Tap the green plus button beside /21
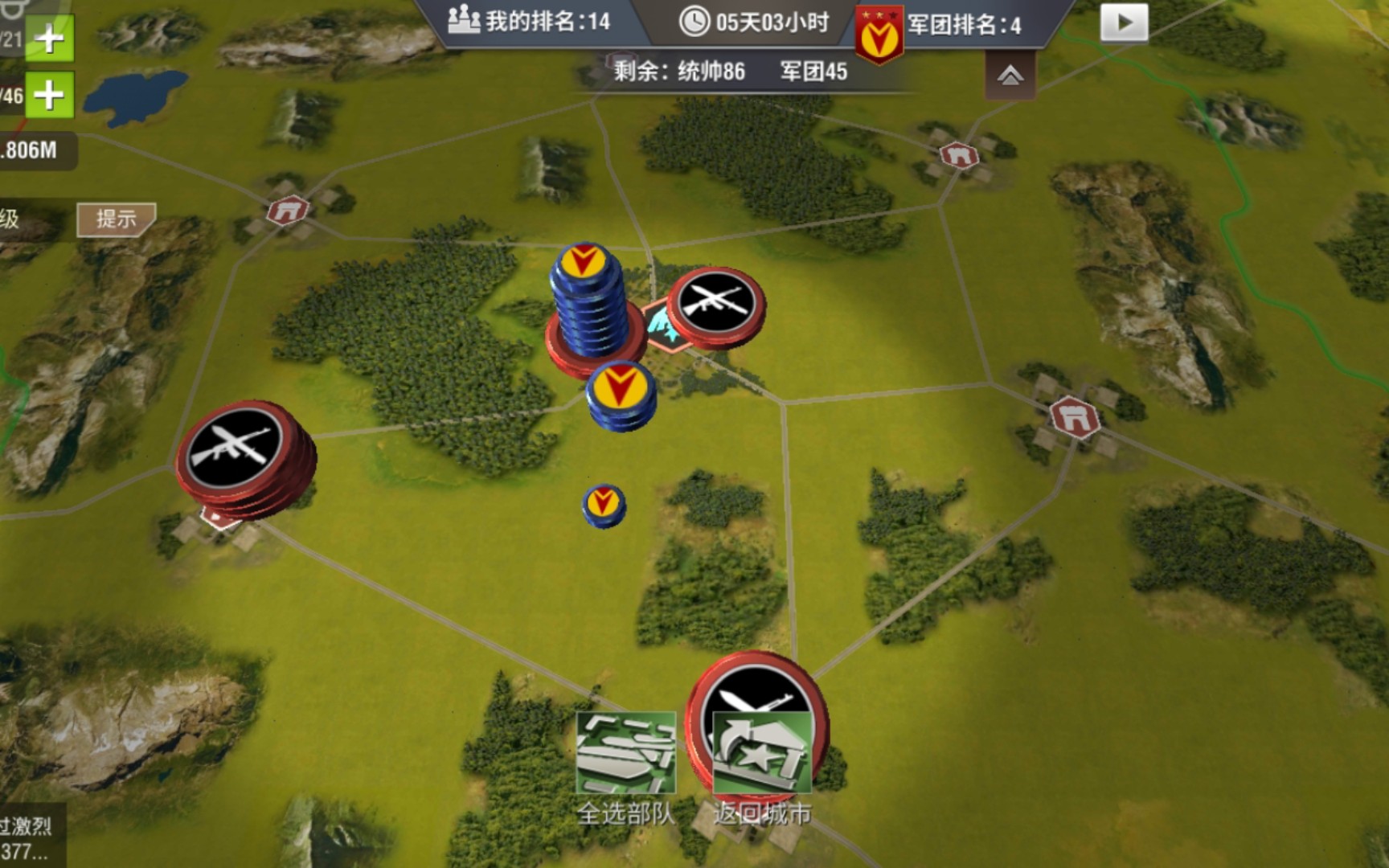The width and height of the screenshot is (1389, 868). [50, 38]
